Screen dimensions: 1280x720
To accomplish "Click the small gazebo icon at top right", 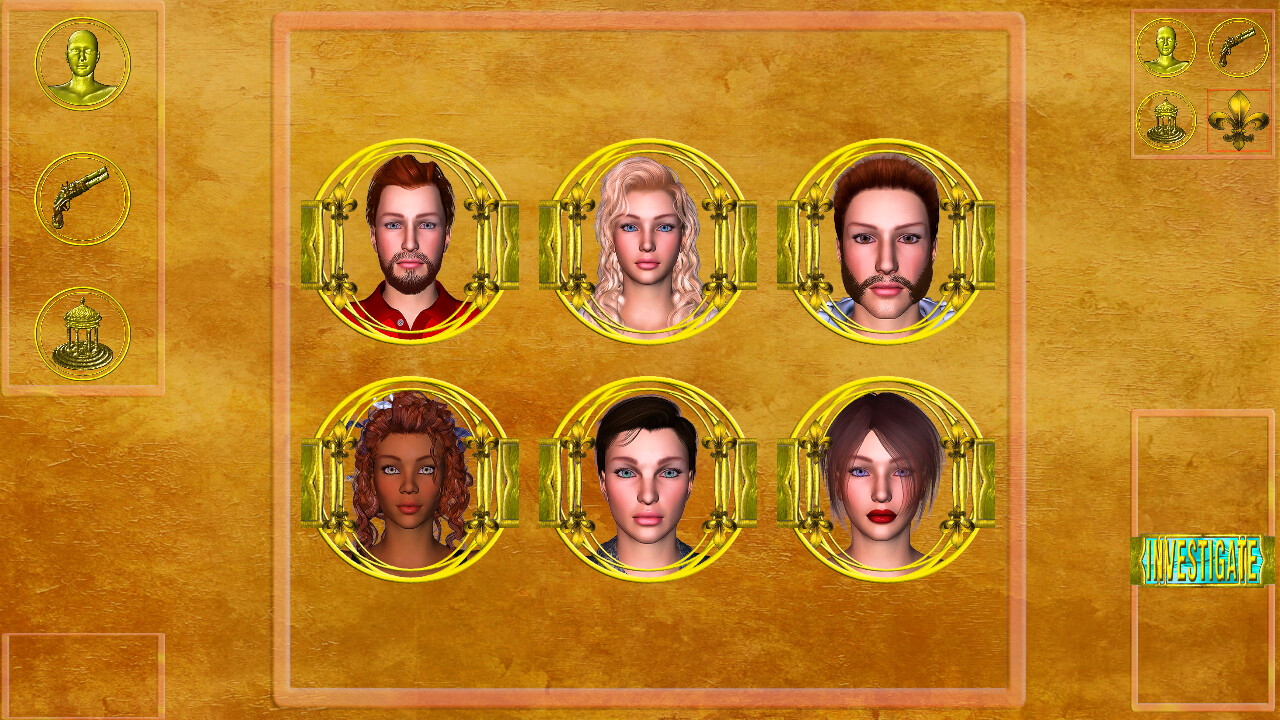I will tap(1164, 120).
